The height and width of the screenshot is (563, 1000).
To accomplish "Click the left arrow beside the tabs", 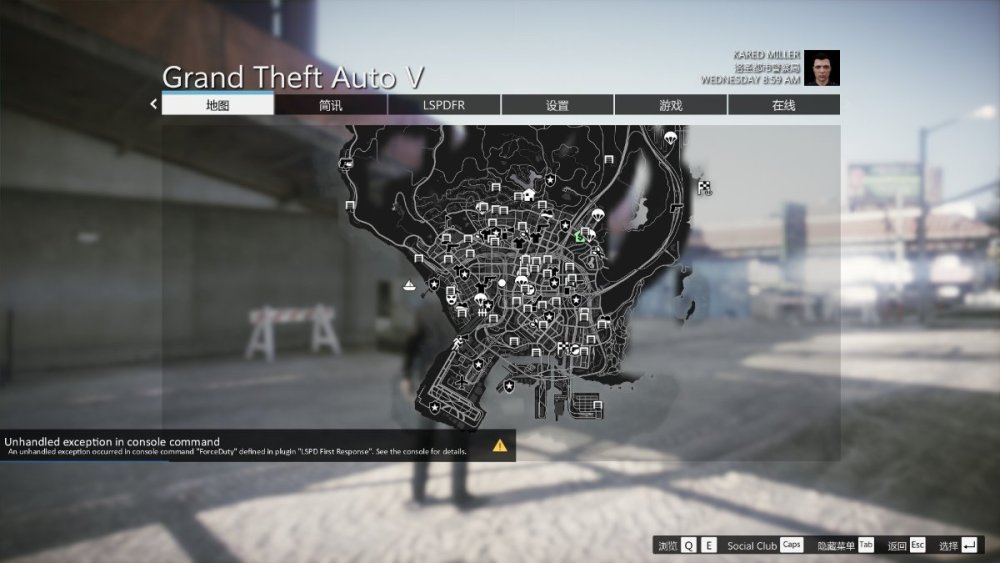I will pyautogui.click(x=154, y=103).
